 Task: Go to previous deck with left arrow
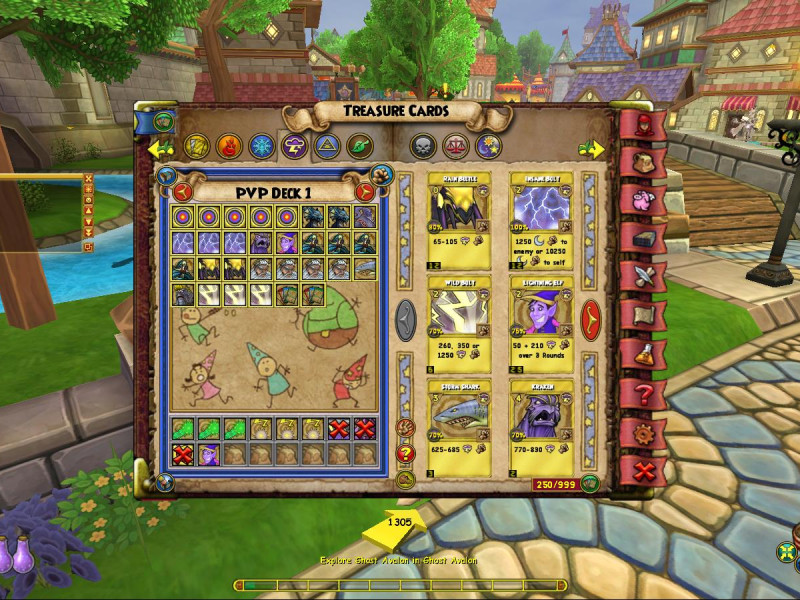point(183,191)
